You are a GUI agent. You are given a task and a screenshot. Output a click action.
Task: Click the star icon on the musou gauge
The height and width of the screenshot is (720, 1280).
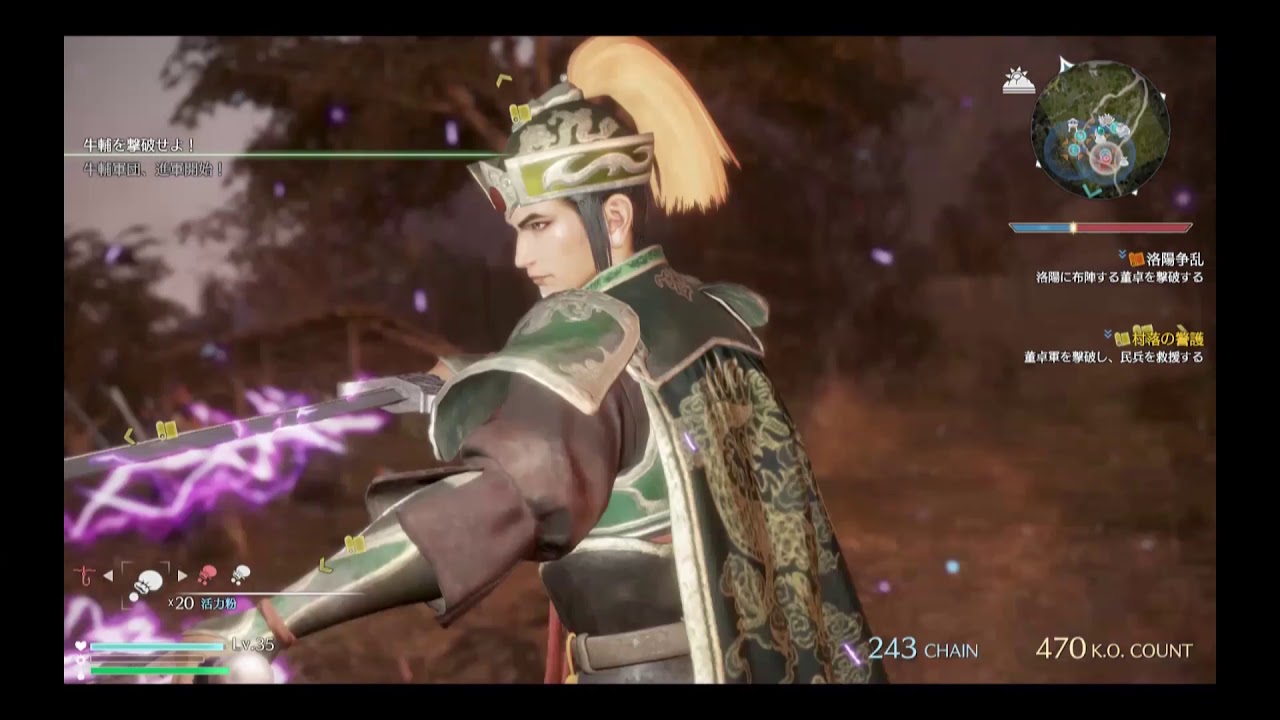coord(80,659)
